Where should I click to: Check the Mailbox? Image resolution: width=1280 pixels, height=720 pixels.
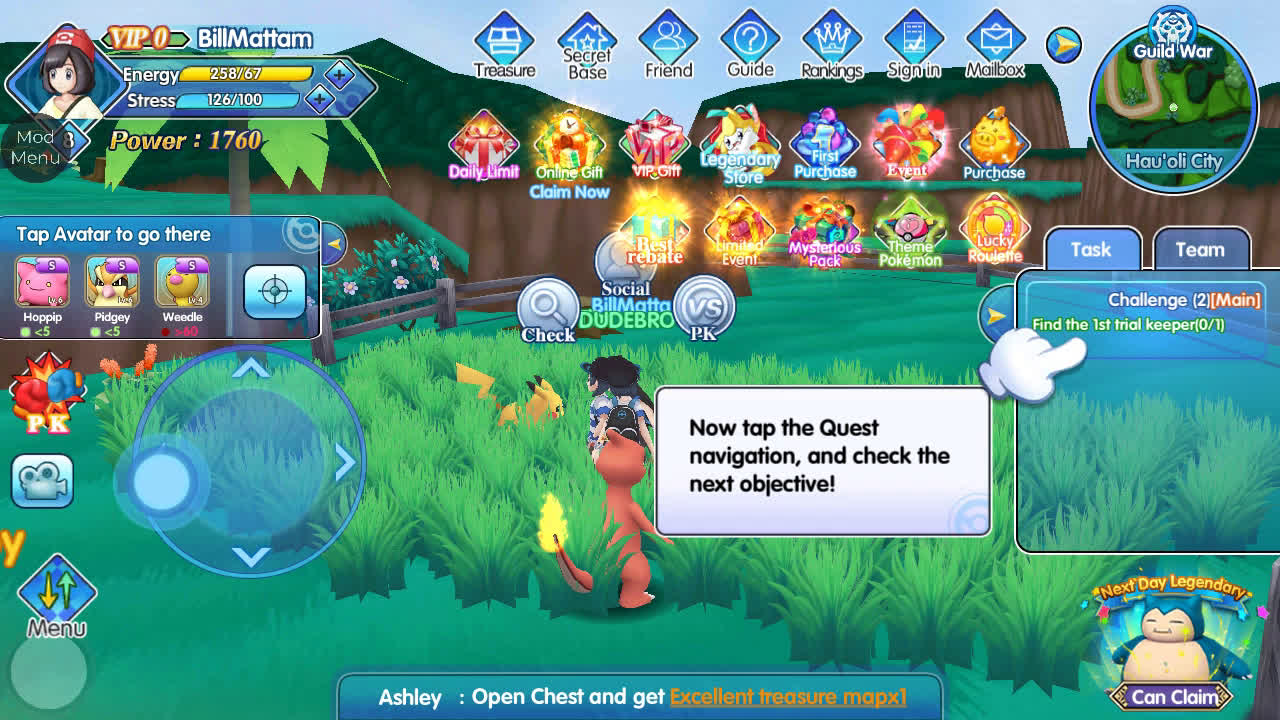coord(995,45)
